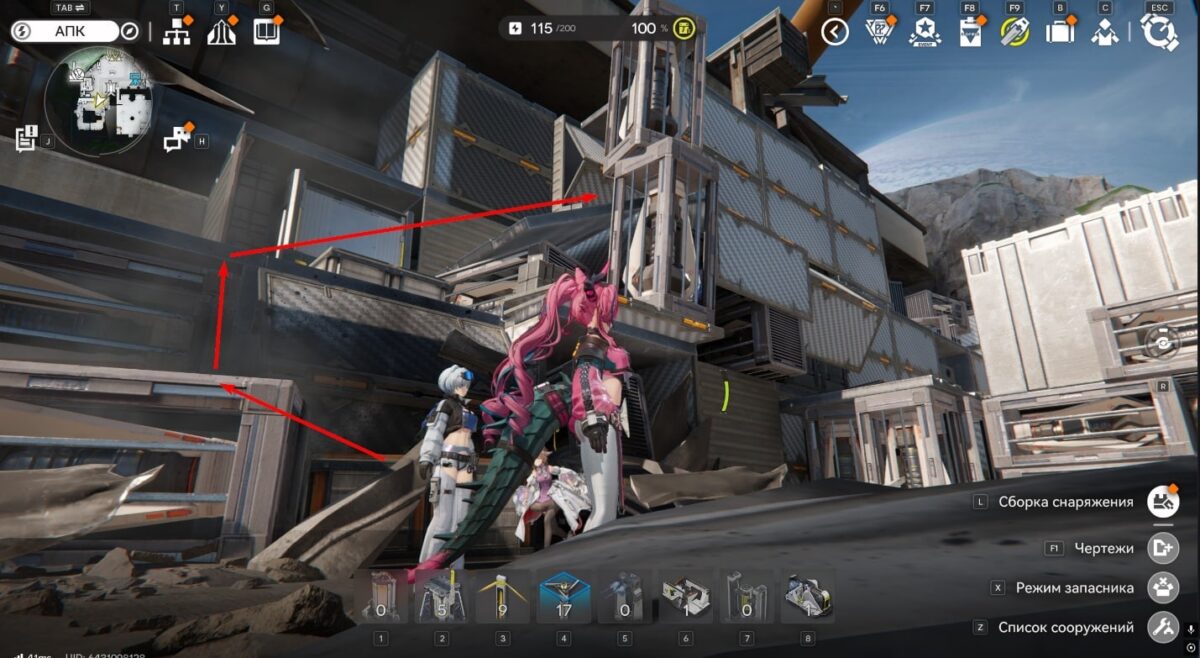1200x658 pixels.
Task: Open the character team icon
Action: 1104,32
